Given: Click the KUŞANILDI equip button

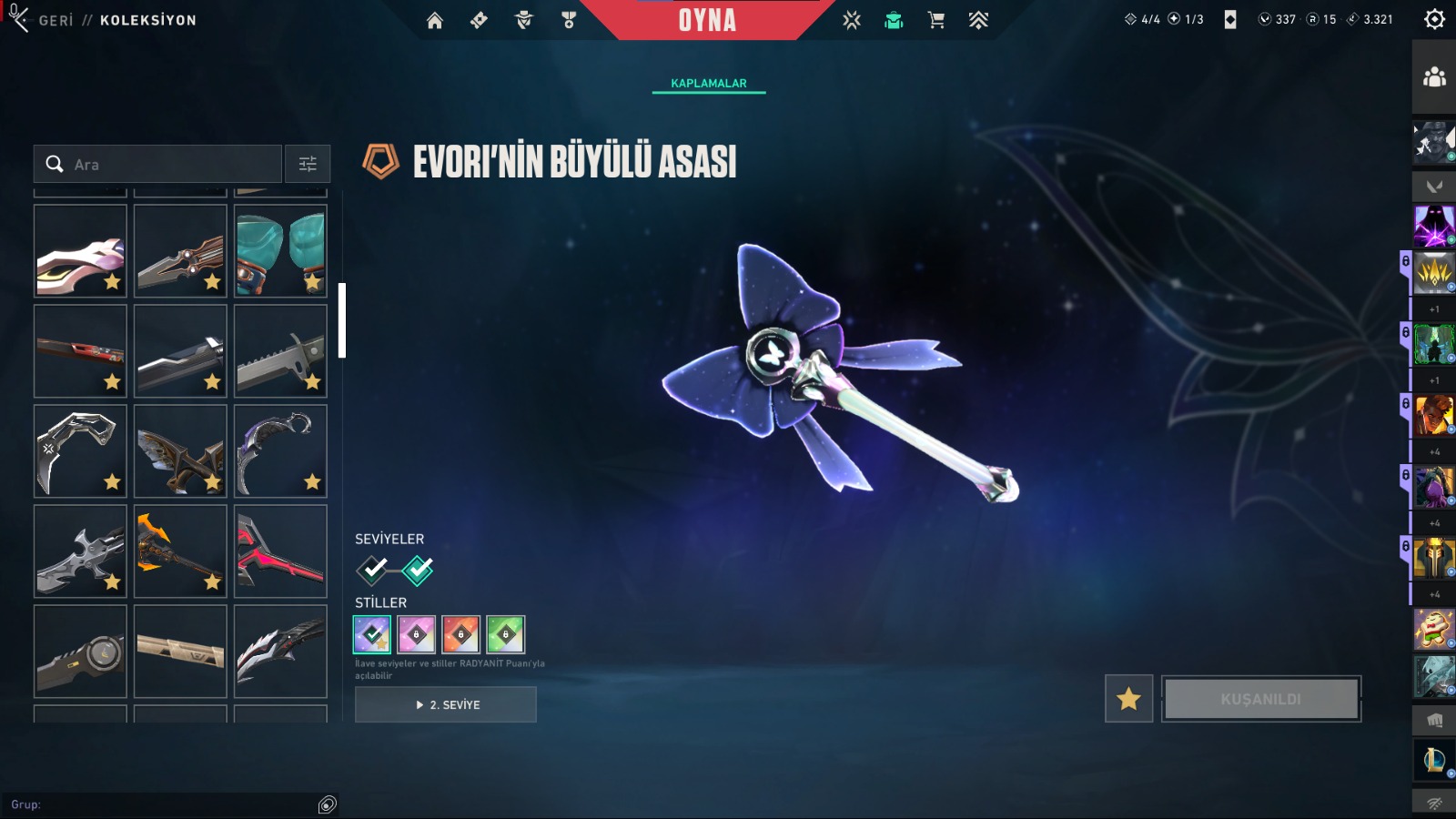Looking at the screenshot, I should 1260,699.
